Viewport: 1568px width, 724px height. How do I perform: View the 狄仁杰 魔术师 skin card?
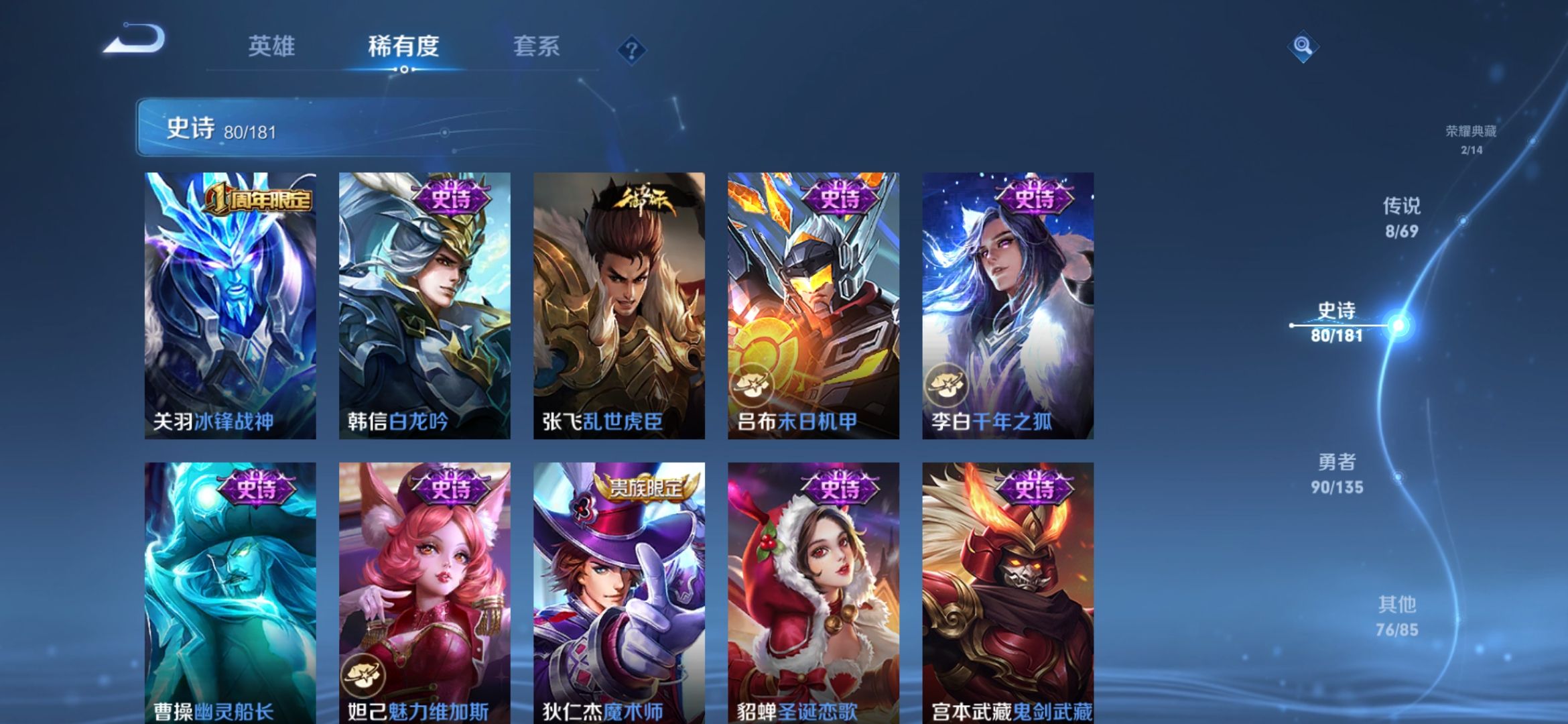[x=618, y=593]
